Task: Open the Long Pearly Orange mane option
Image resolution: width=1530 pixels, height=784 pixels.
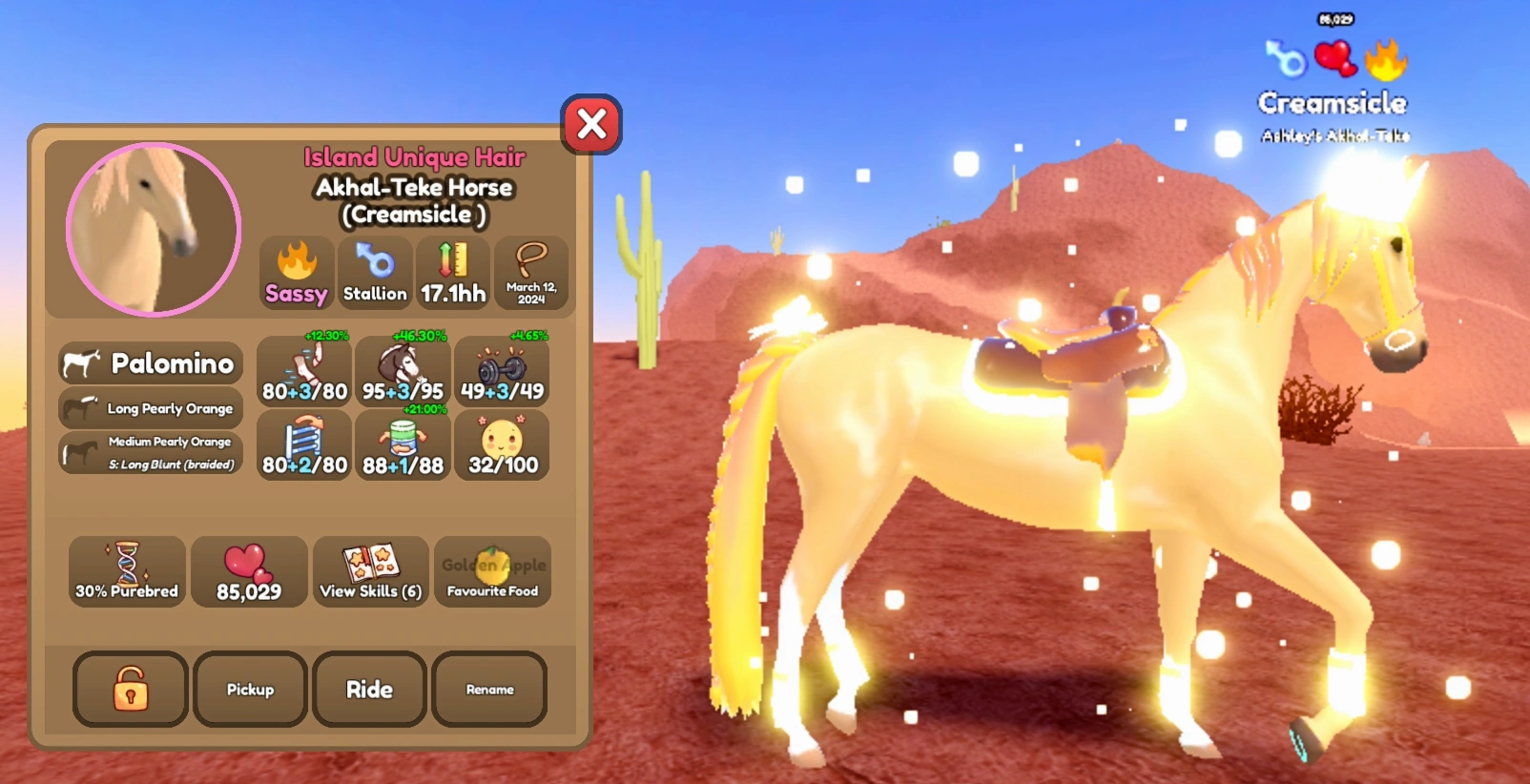Action: point(150,408)
